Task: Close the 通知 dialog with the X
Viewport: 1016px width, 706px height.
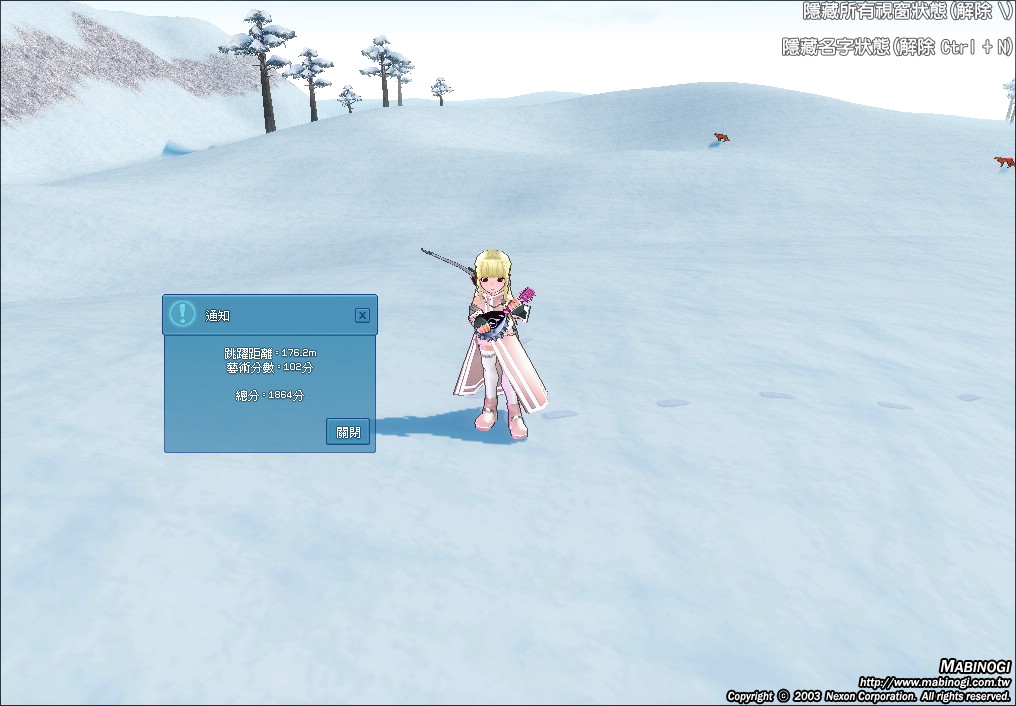Action: (x=362, y=315)
